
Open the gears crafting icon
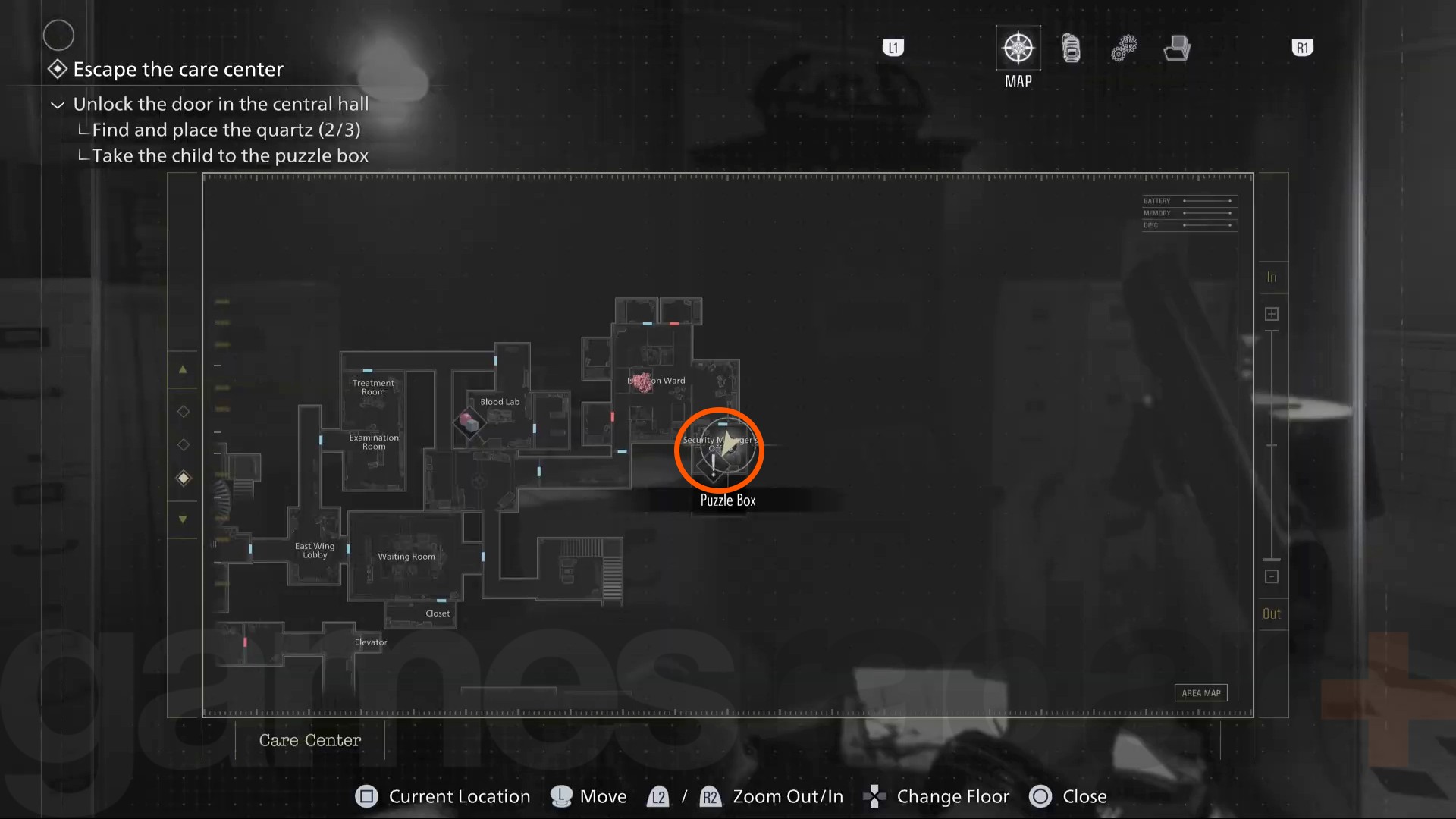coord(1124,47)
